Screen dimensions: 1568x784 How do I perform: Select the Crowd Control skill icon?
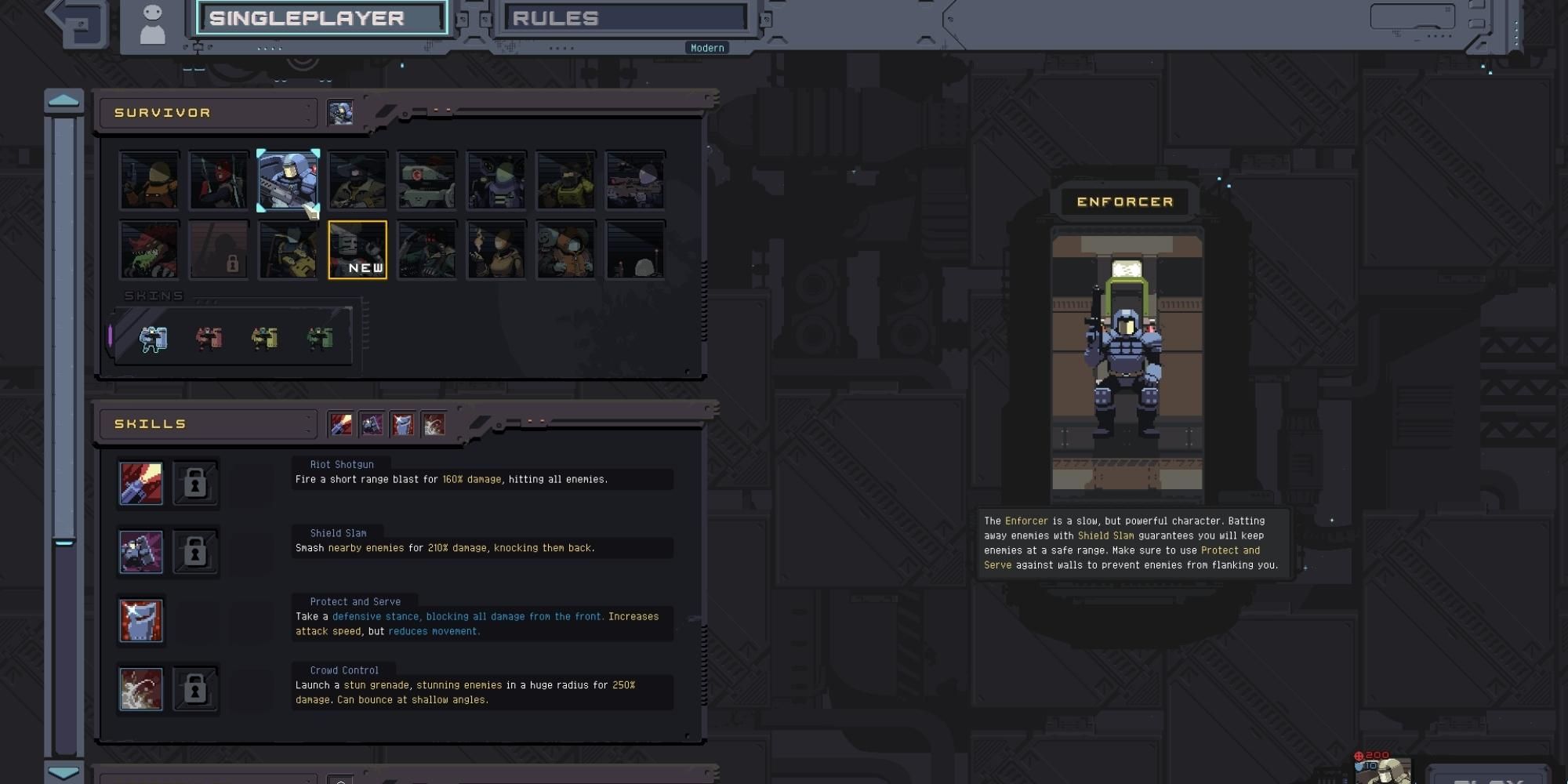pos(141,689)
